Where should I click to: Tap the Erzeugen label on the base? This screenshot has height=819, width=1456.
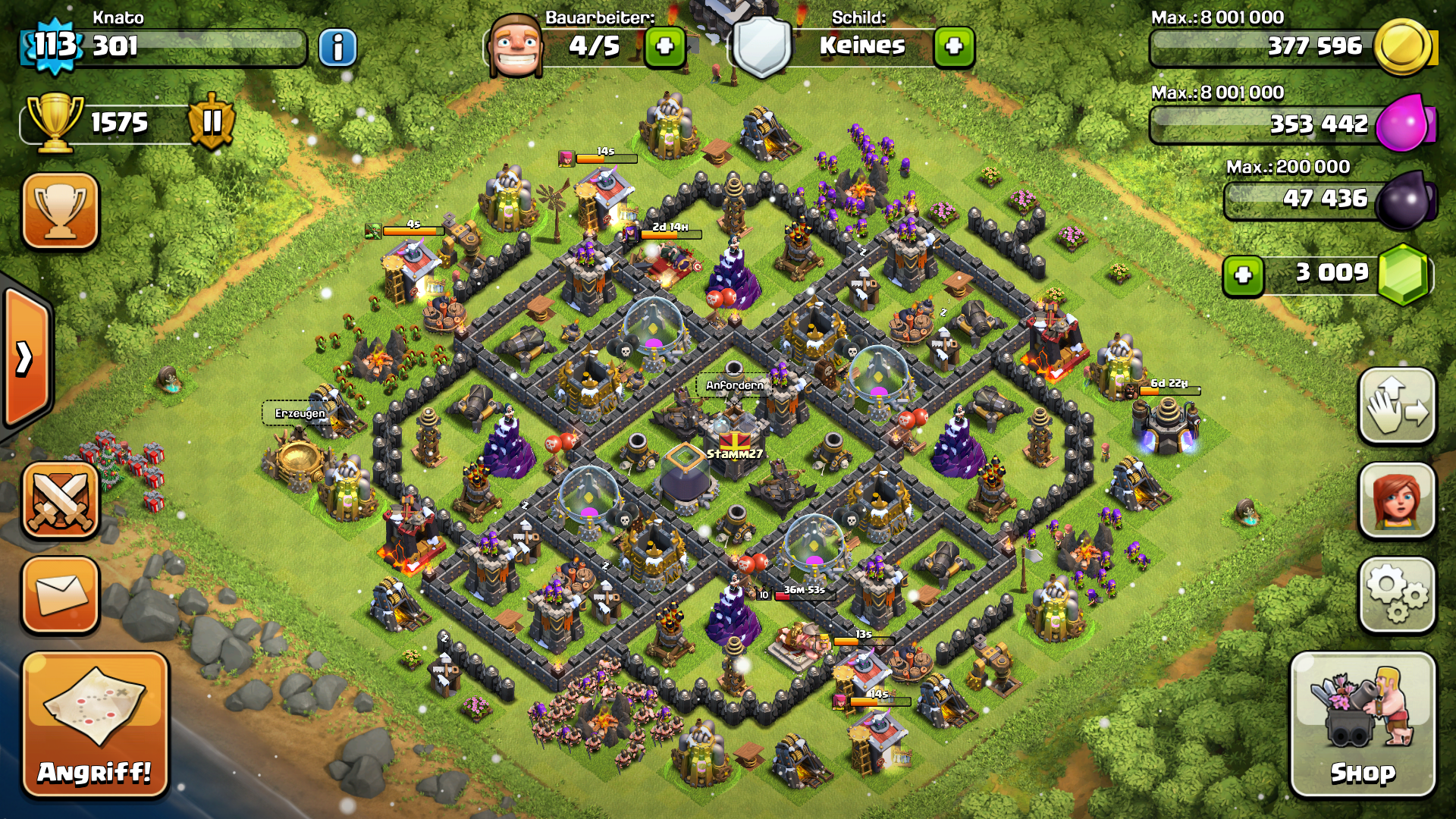pyautogui.click(x=300, y=413)
